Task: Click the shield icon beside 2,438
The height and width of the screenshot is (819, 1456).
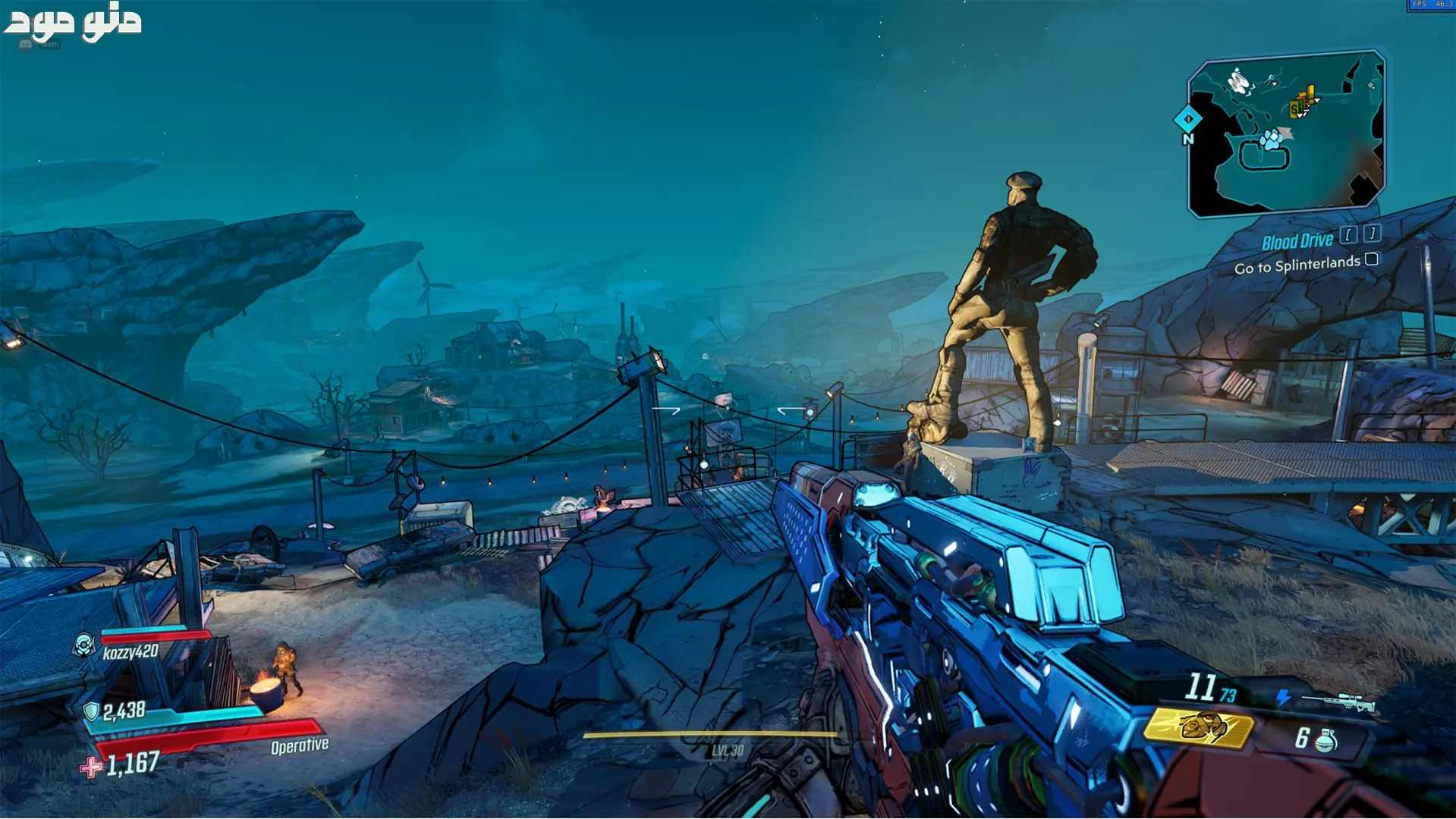Action: (x=91, y=711)
